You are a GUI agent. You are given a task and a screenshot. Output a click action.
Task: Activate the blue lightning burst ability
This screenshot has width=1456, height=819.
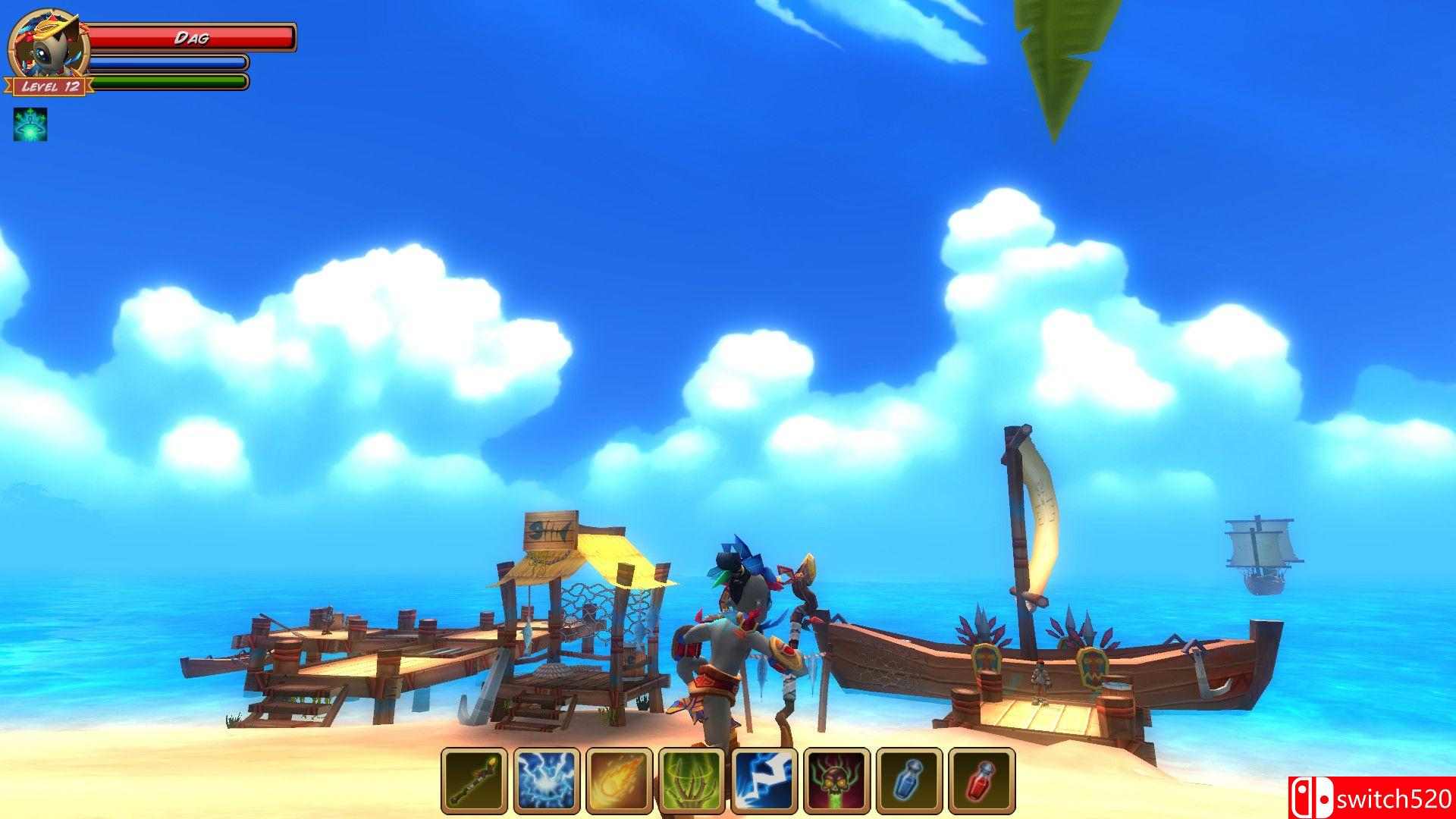[547, 780]
